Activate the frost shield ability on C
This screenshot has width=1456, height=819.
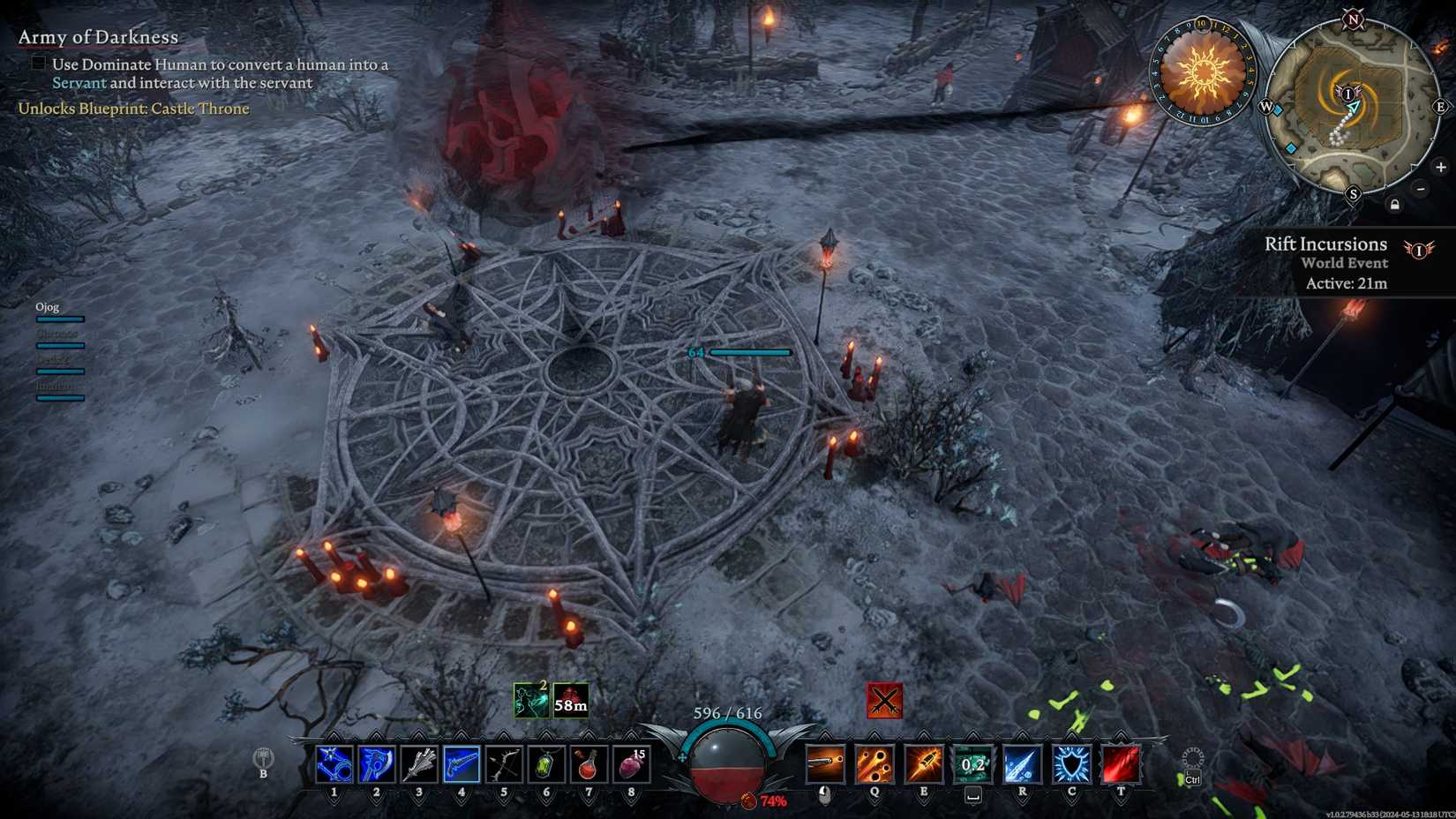coord(1070,764)
